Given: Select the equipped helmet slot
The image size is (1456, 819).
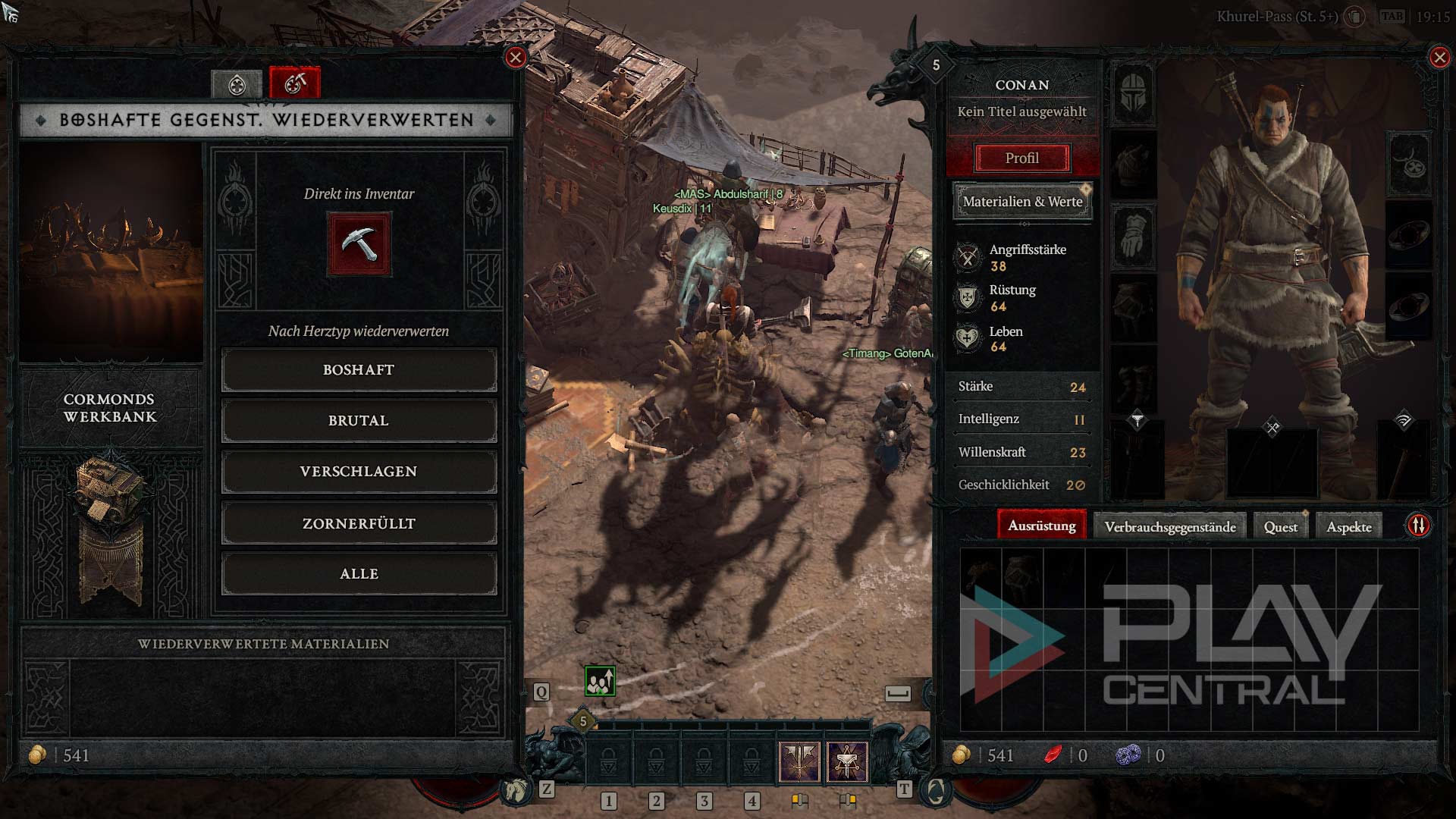Looking at the screenshot, I should coord(1134,93).
